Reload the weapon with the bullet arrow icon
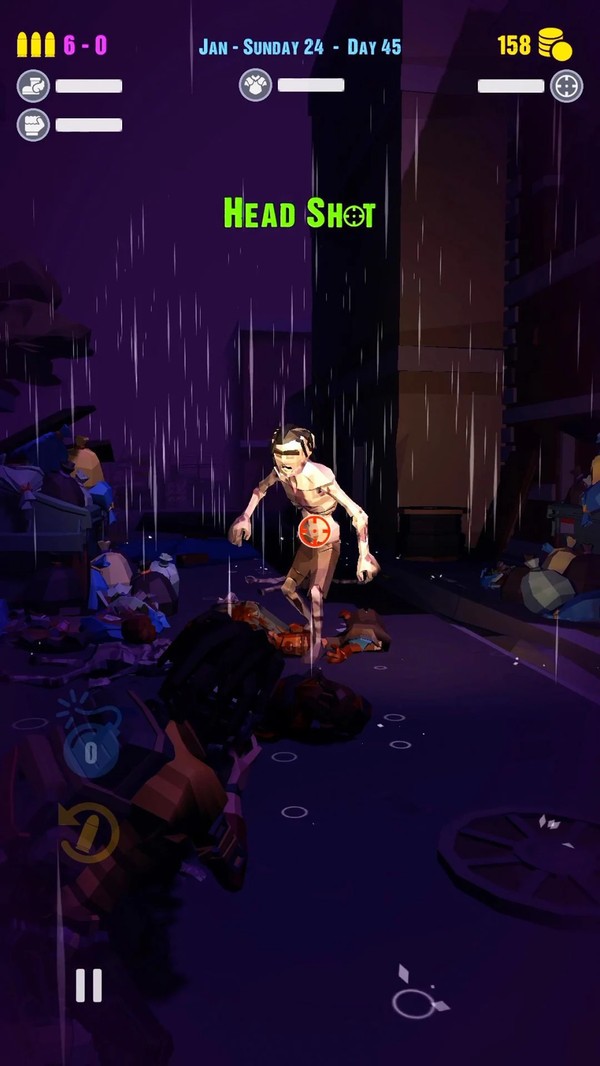The width and height of the screenshot is (600, 1066). tap(90, 833)
